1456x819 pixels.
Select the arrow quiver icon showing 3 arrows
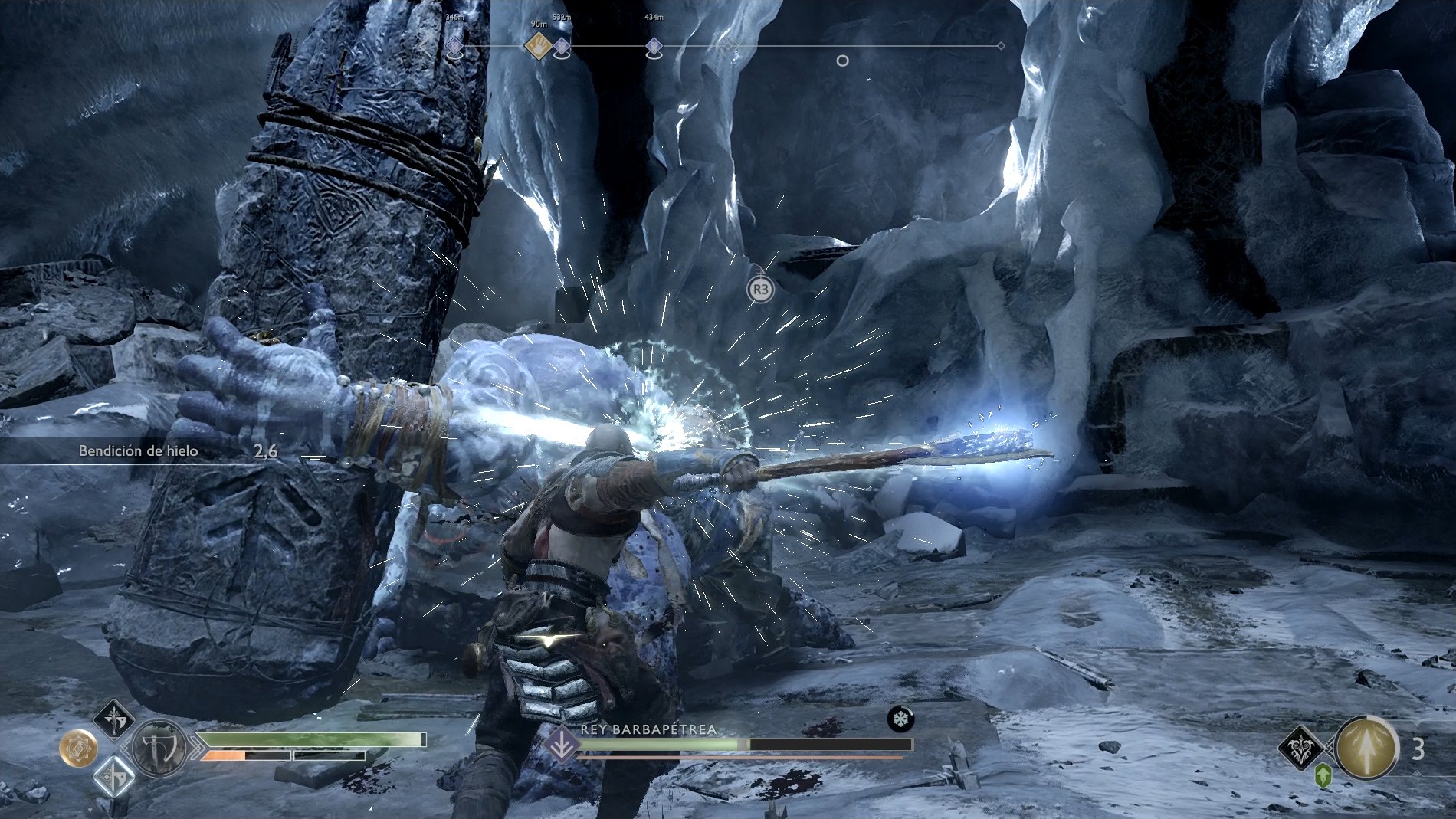click(x=1366, y=749)
